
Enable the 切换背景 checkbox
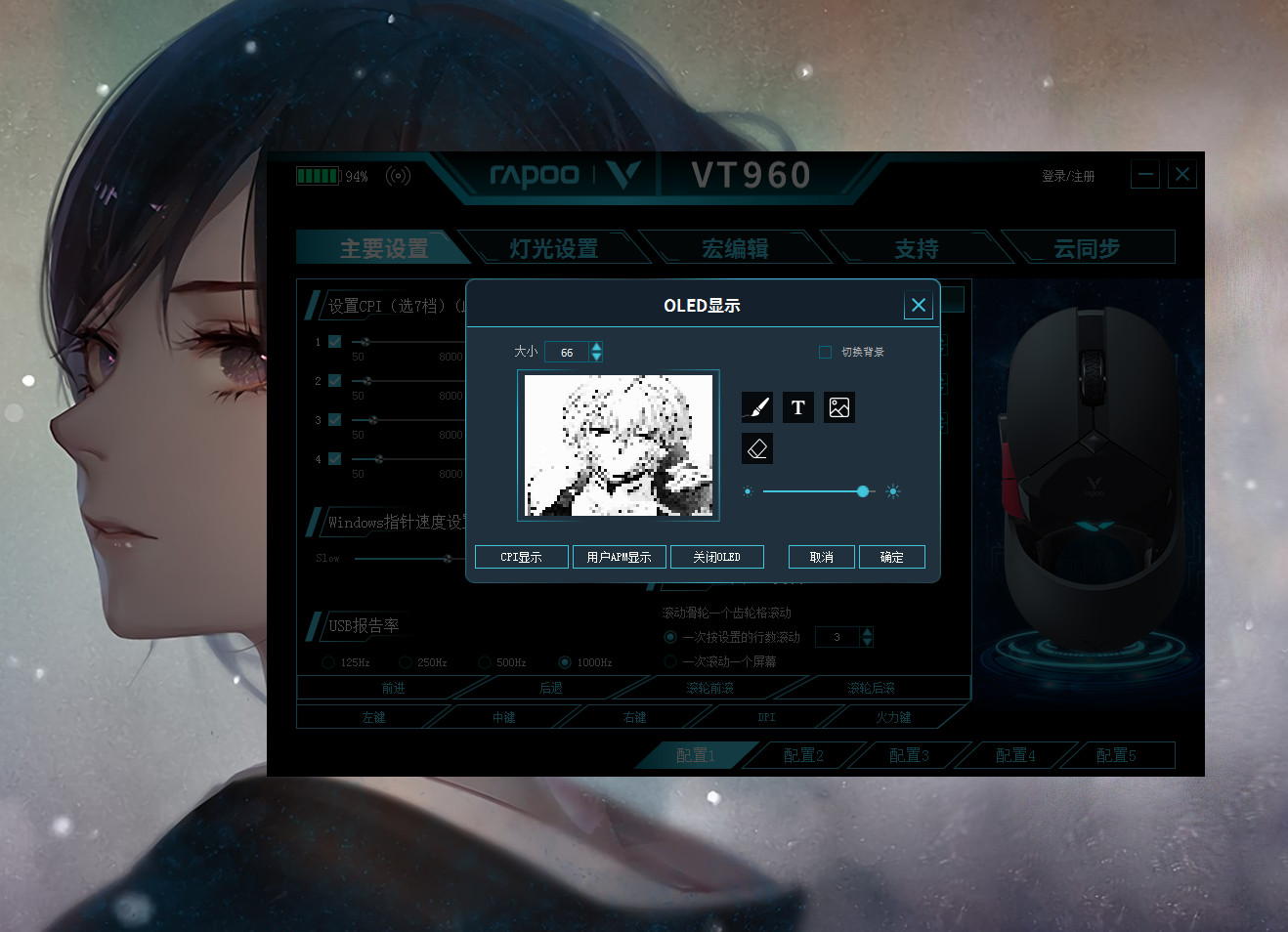[825, 352]
